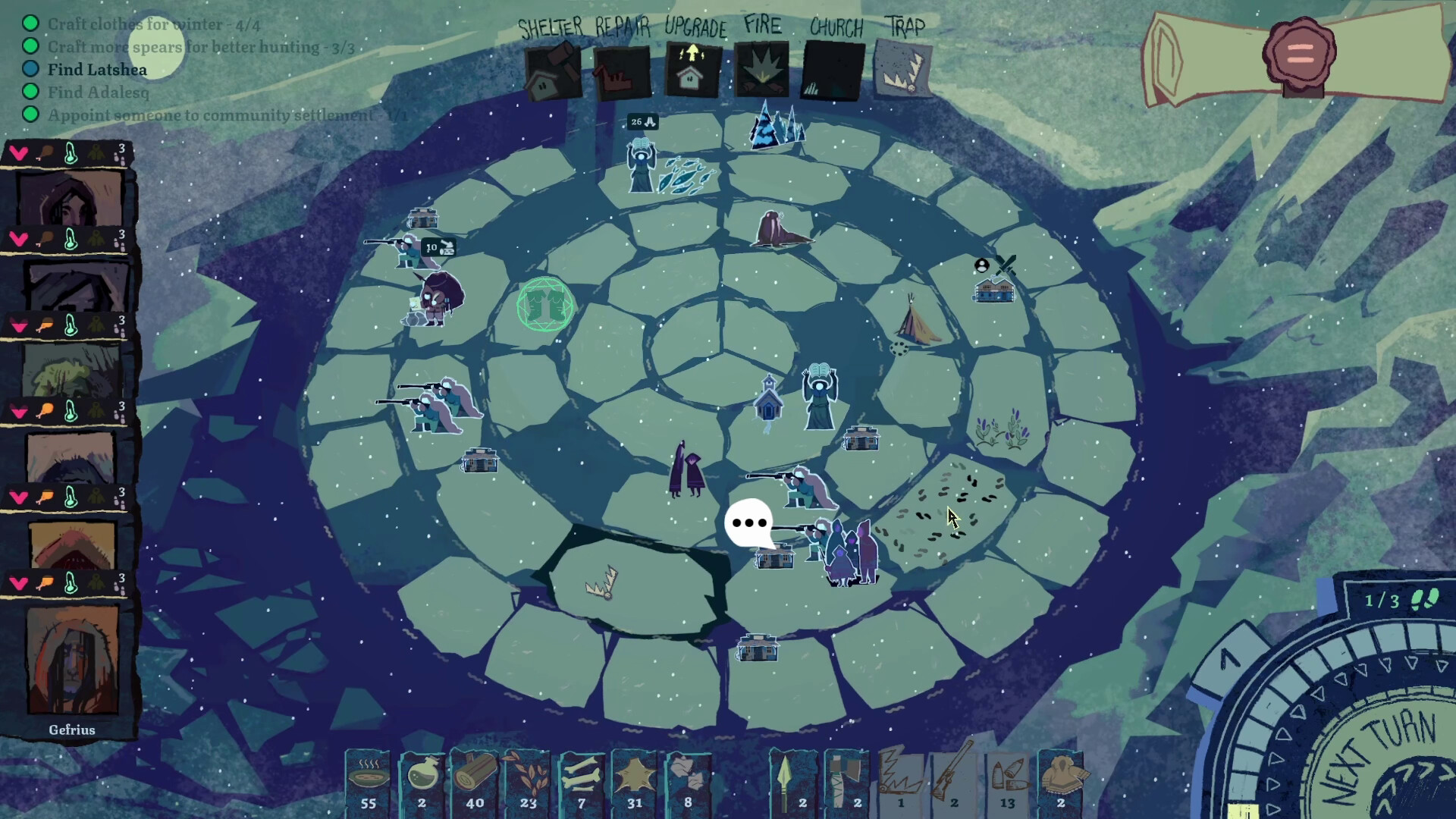
Task: Click Gefrius's thermometer status toggle
Action: click(72, 585)
